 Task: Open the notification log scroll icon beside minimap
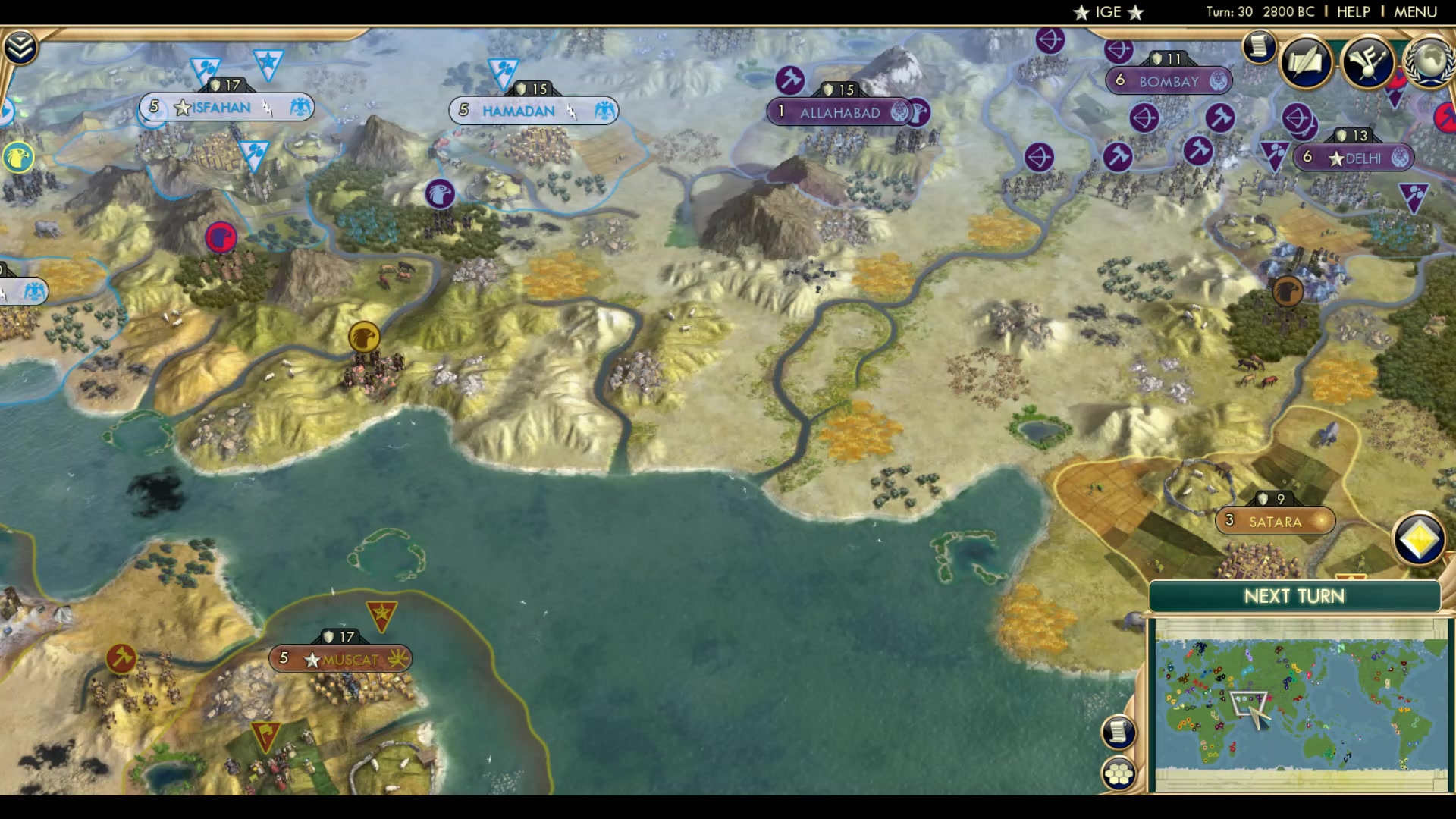click(x=1120, y=733)
